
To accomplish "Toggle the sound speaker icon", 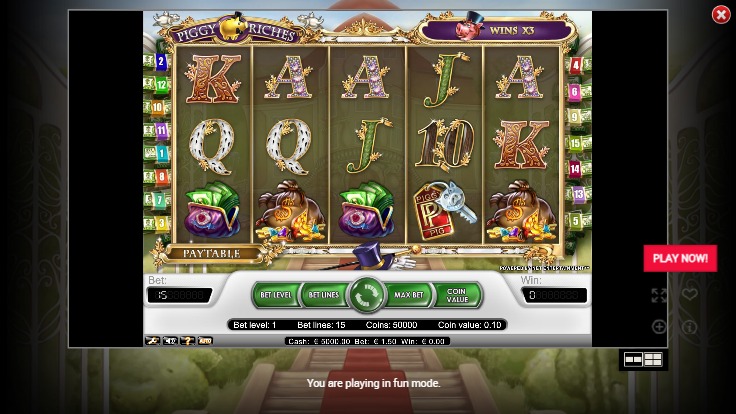I will [x=169, y=341].
